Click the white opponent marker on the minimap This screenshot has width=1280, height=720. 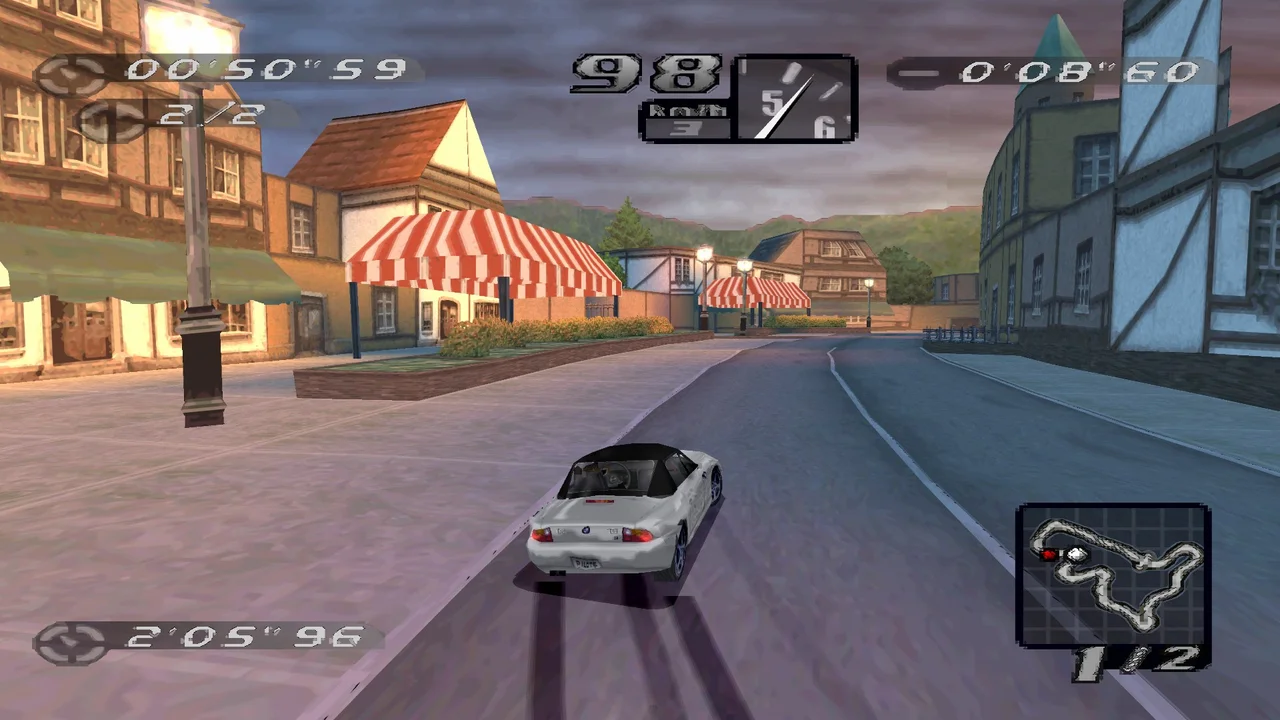(1075, 555)
